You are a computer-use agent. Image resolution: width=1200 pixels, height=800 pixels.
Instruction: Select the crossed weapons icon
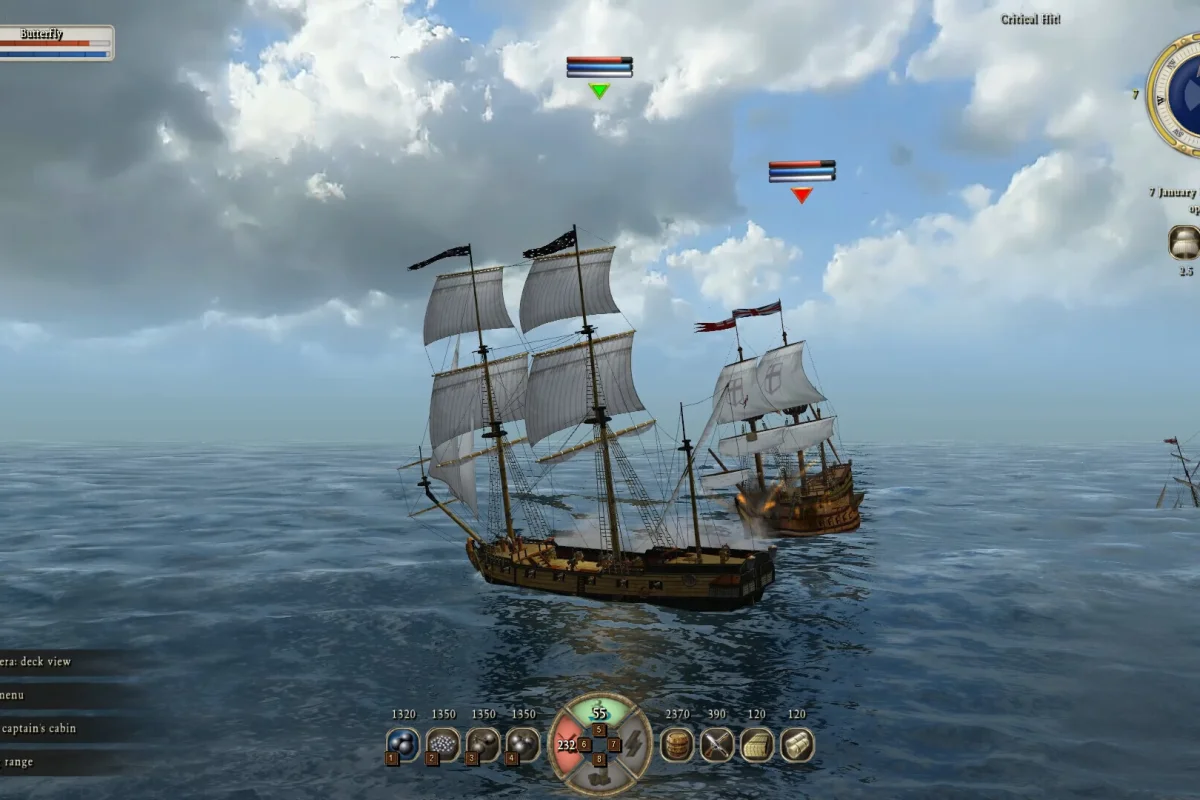(717, 744)
